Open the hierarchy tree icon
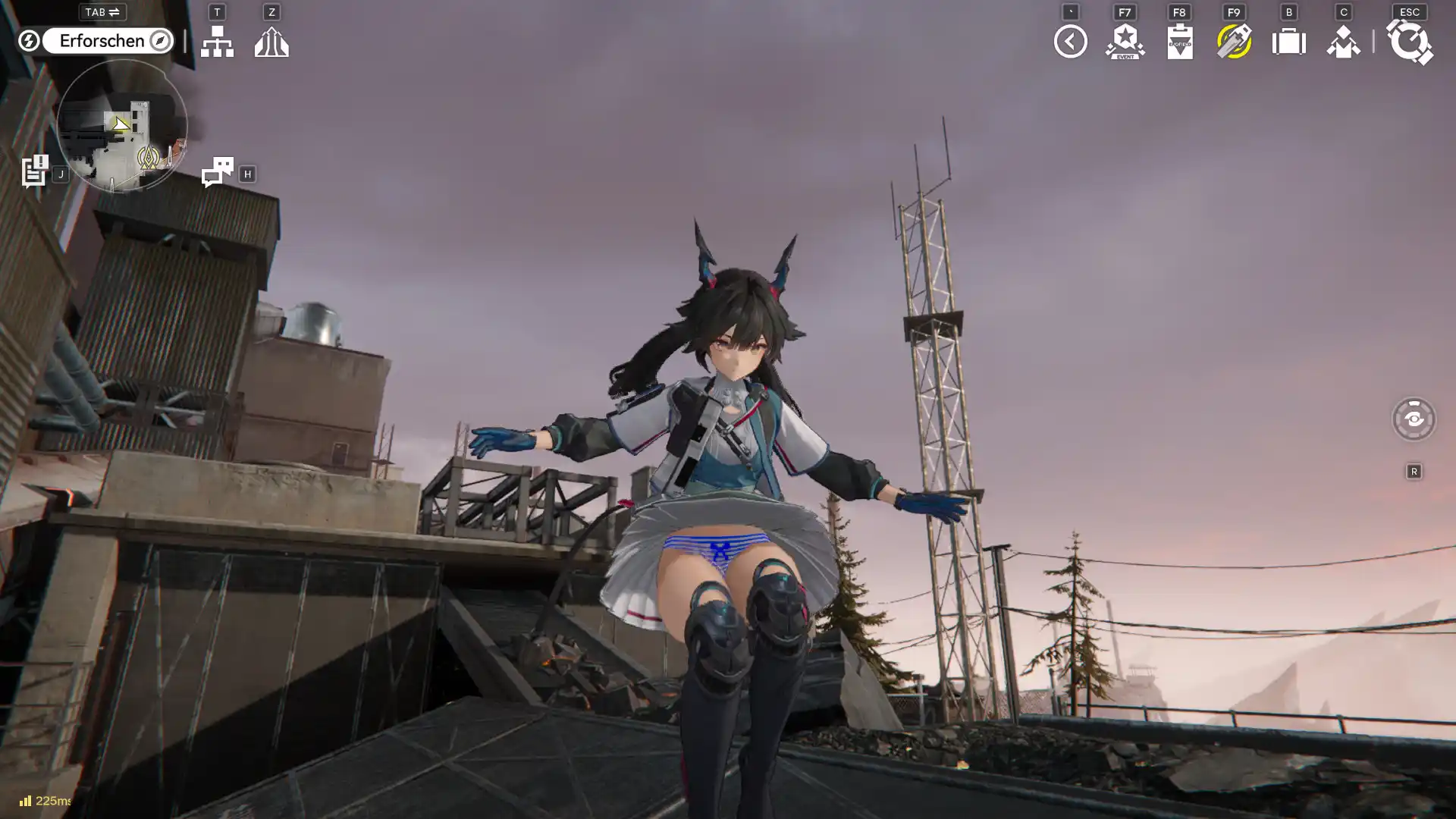The height and width of the screenshot is (819, 1456). point(217,42)
